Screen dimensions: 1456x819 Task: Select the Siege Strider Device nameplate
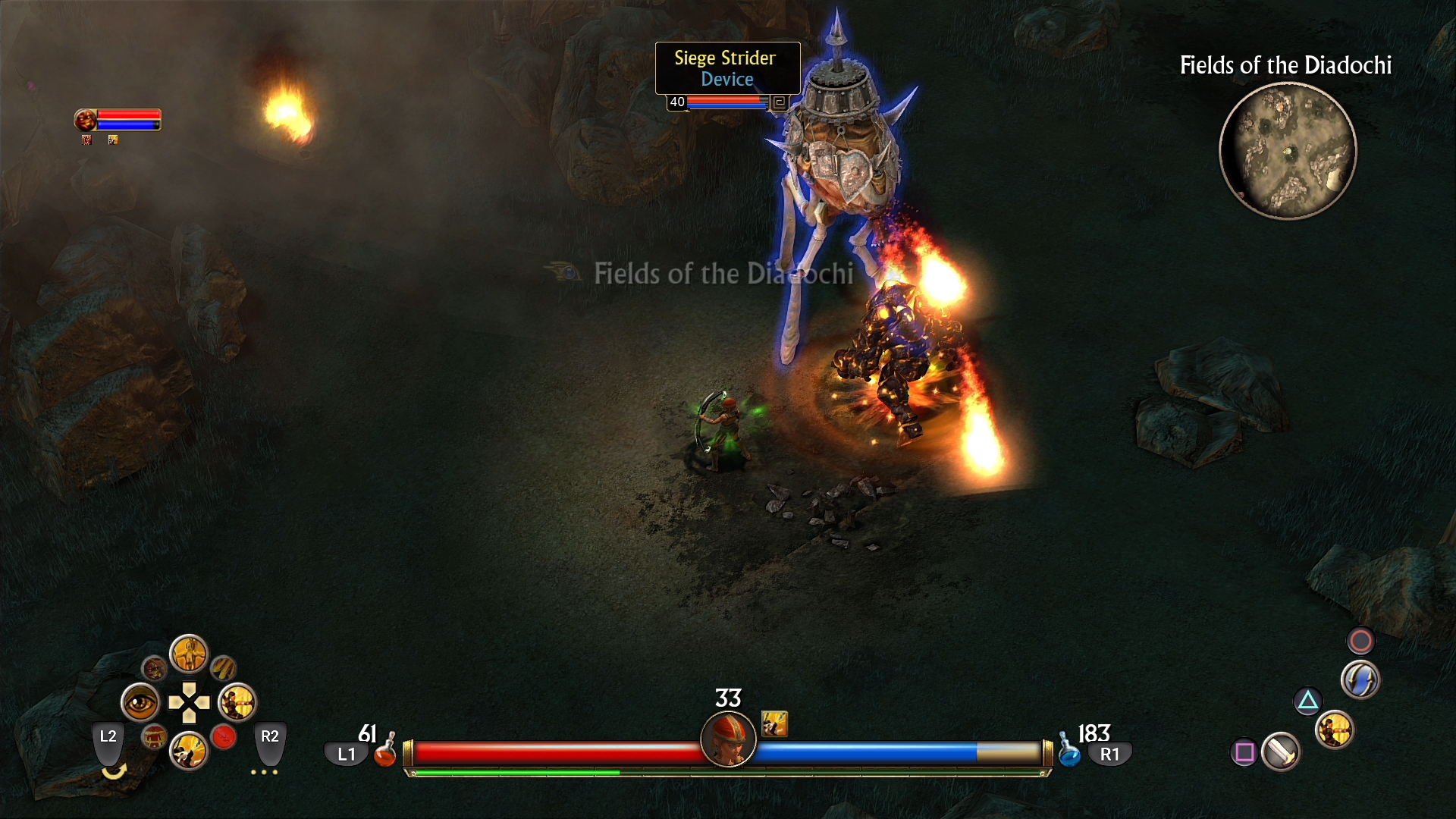point(727,68)
